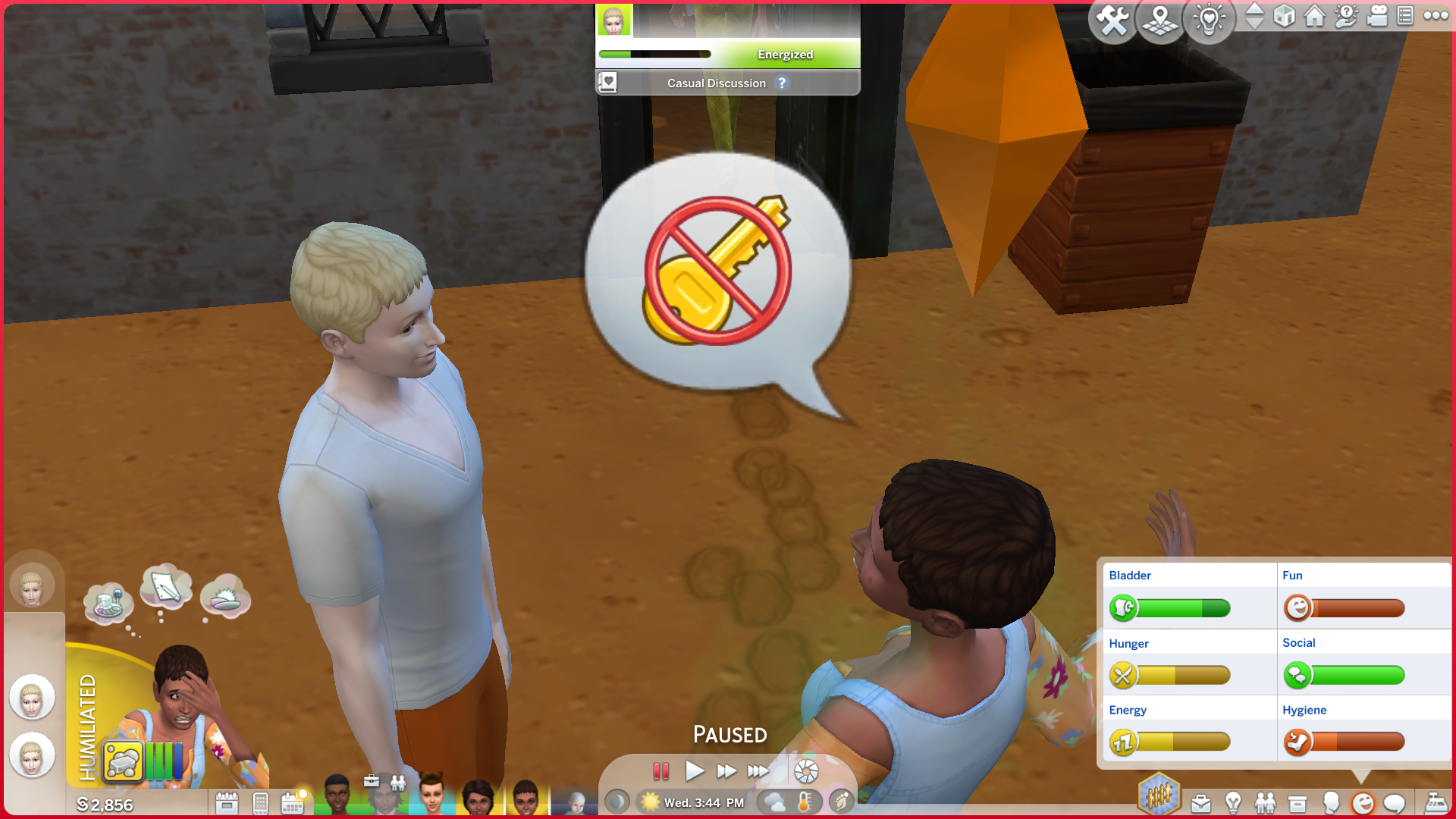Set game speed to fast forward (double arrows)

click(726, 771)
